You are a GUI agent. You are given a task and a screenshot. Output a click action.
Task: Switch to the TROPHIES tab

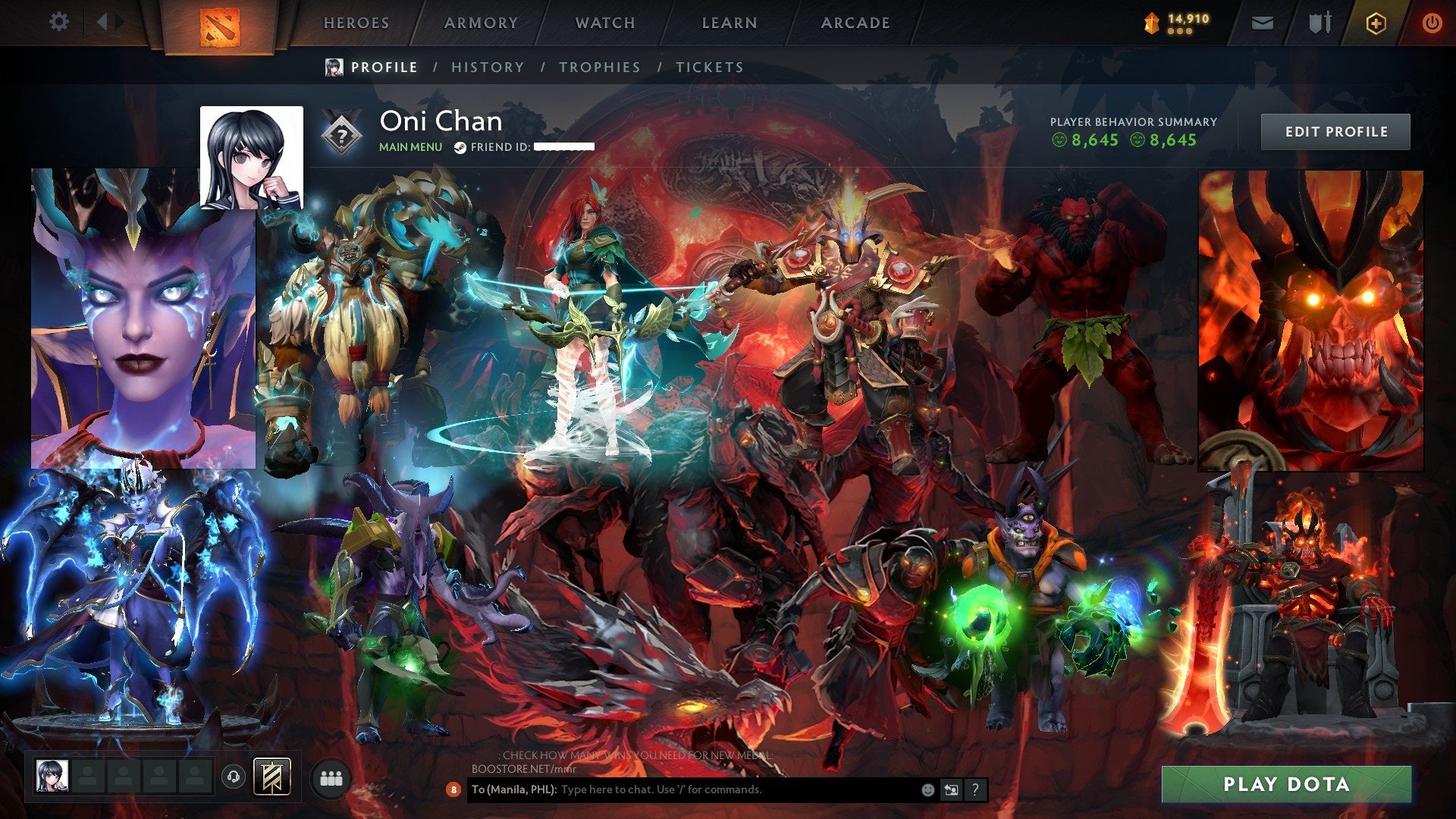[x=598, y=67]
